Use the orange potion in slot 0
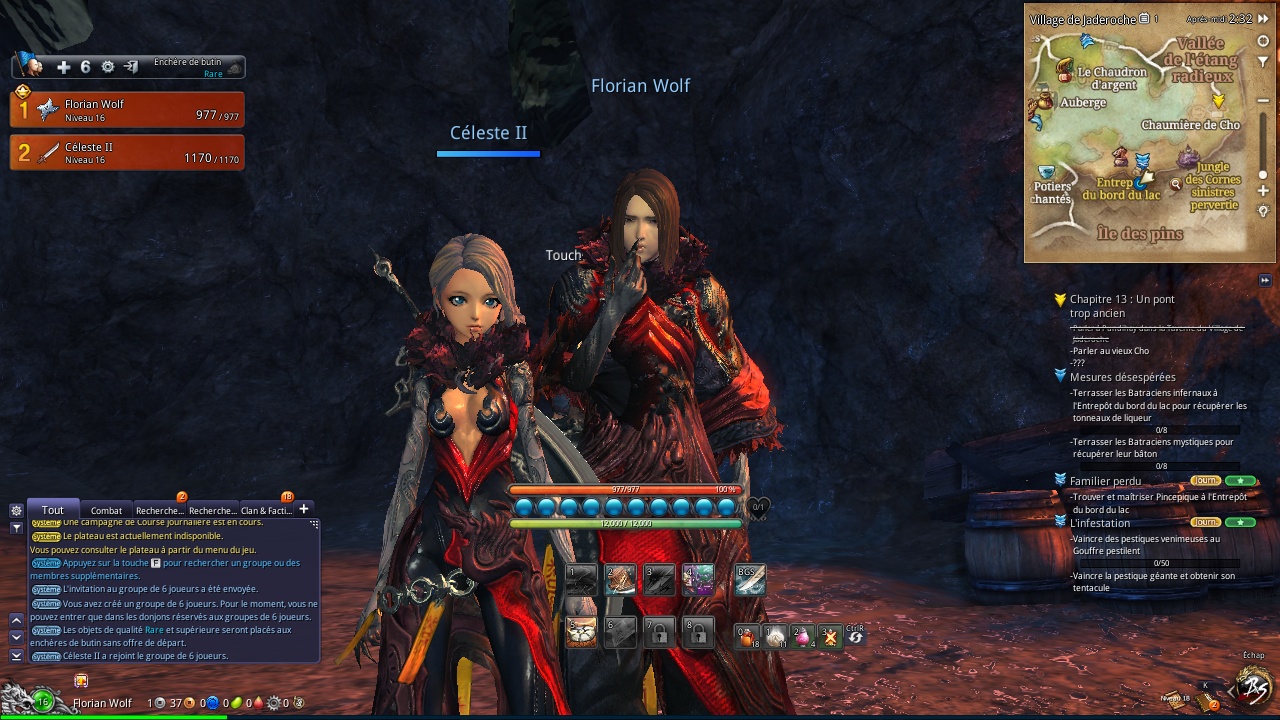This screenshot has height=720, width=1280. coord(747,636)
